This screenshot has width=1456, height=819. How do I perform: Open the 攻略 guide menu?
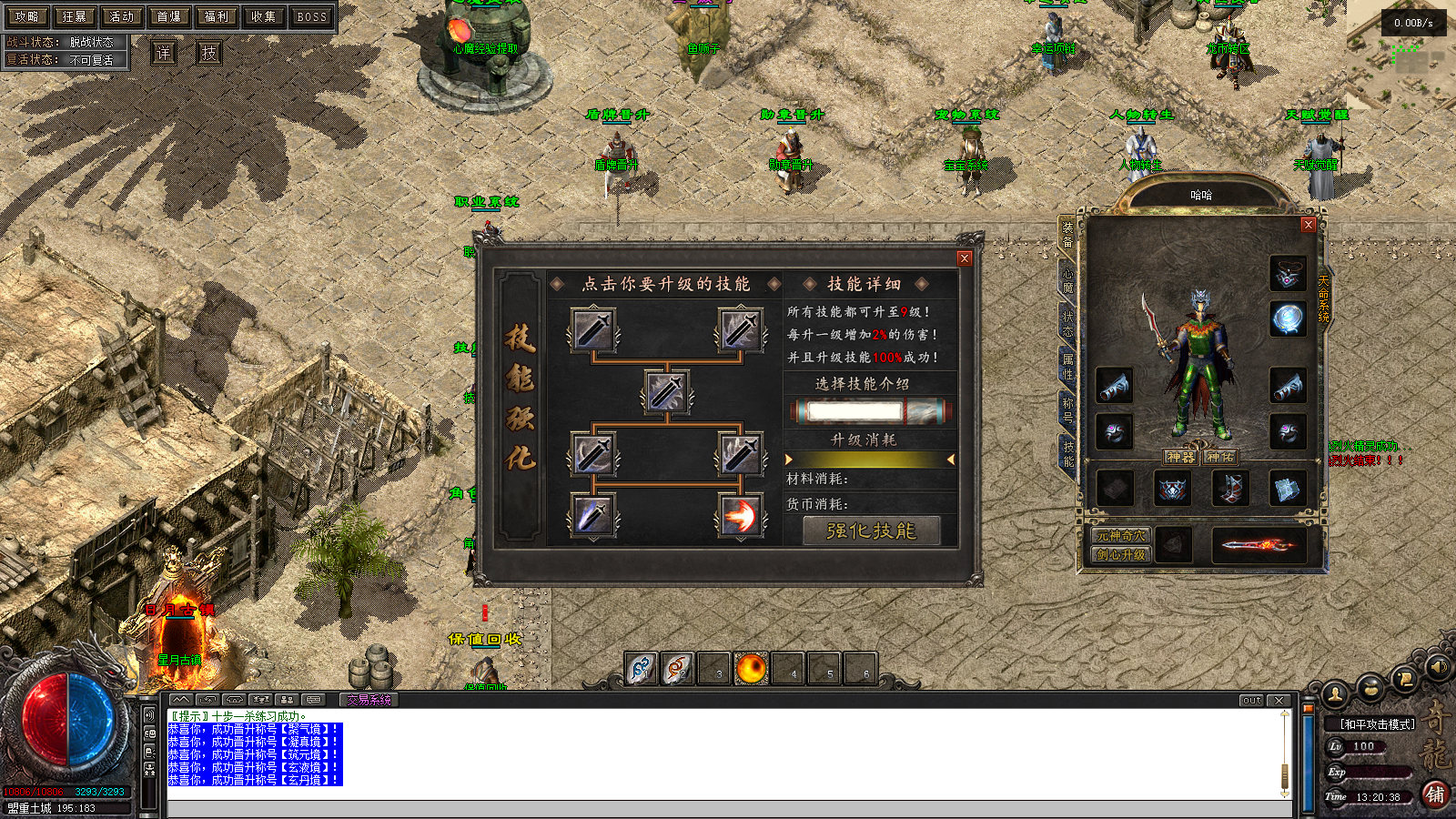(x=27, y=16)
